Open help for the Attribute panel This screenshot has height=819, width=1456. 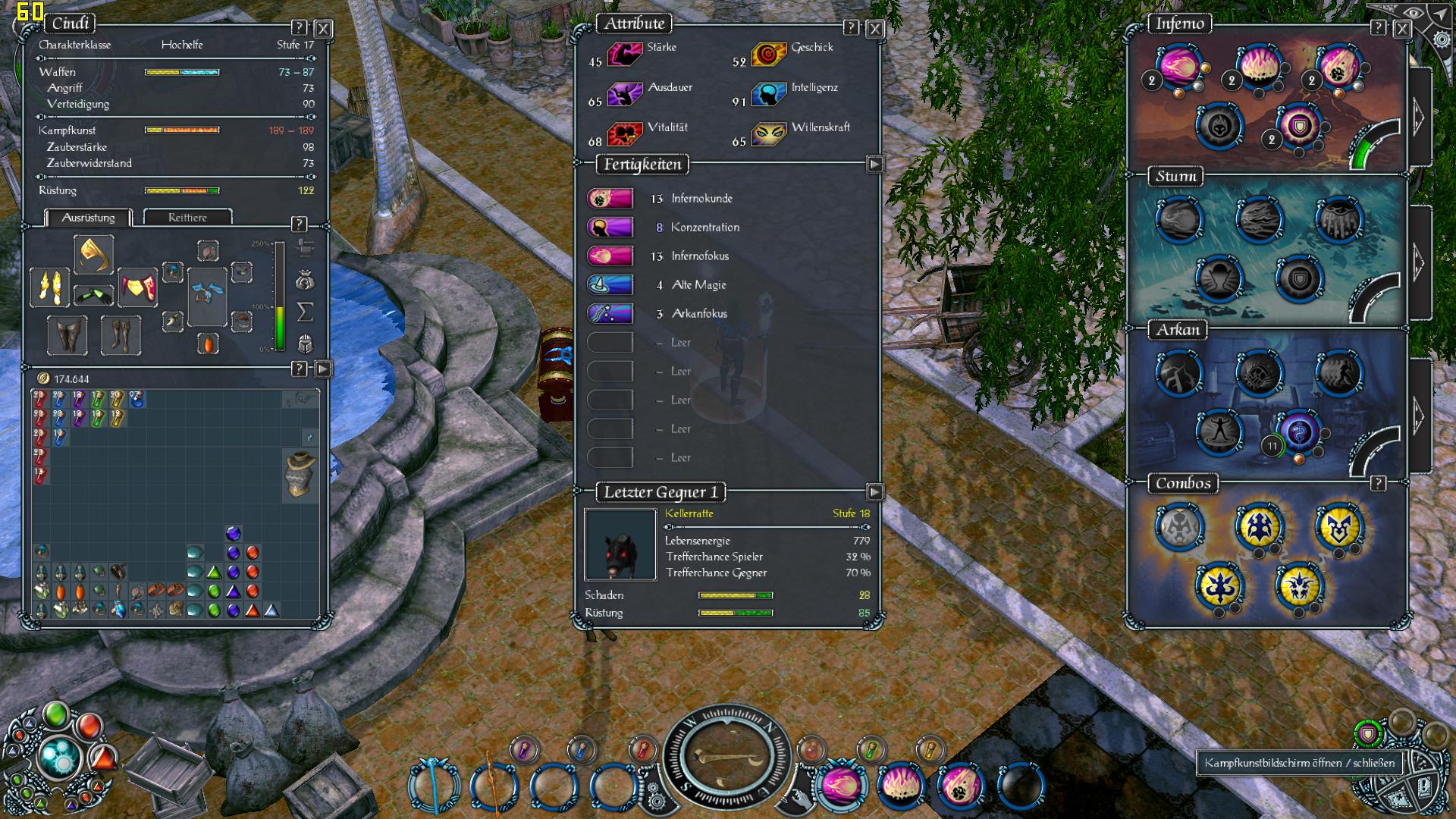pos(851,28)
